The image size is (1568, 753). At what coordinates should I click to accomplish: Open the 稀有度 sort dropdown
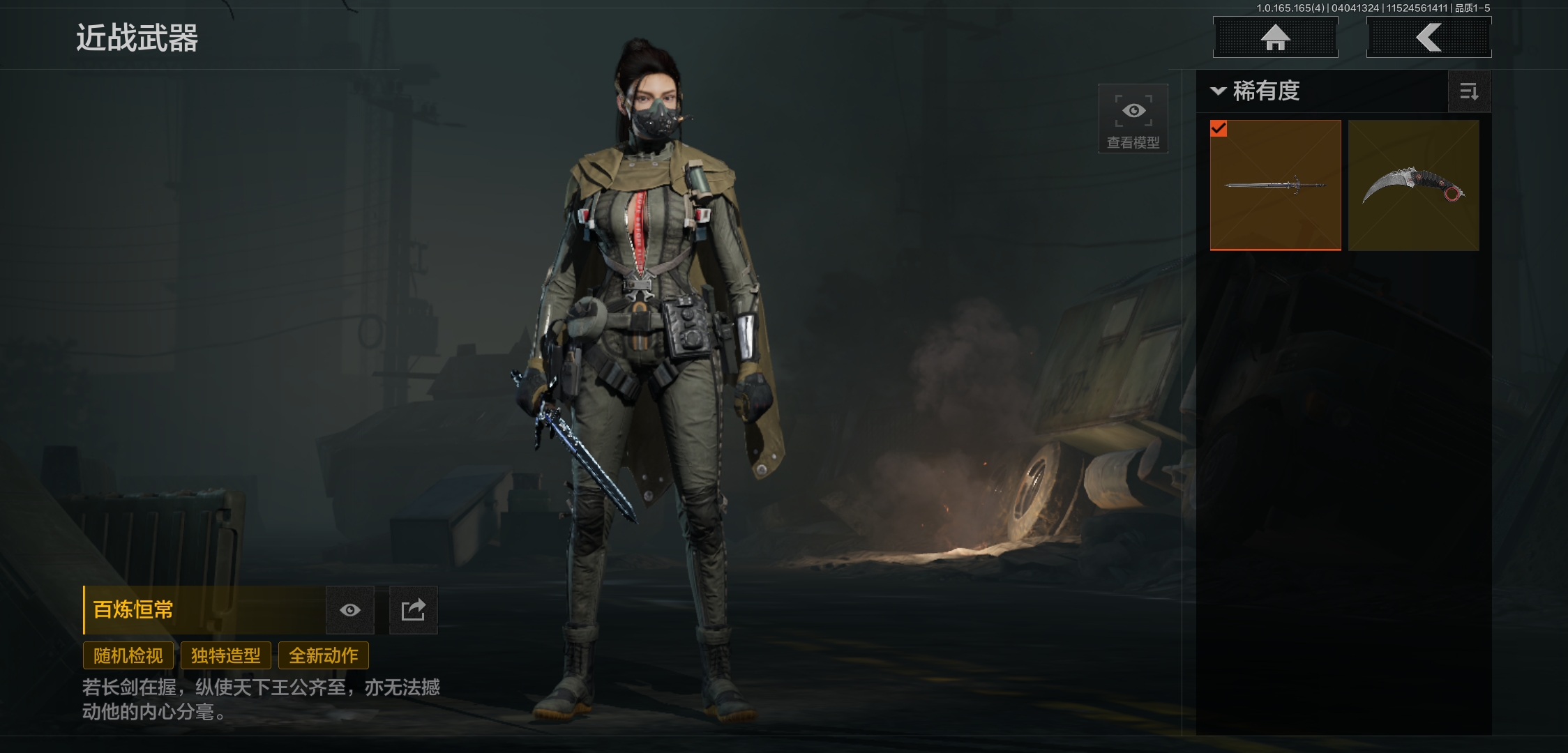tap(1257, 91)
